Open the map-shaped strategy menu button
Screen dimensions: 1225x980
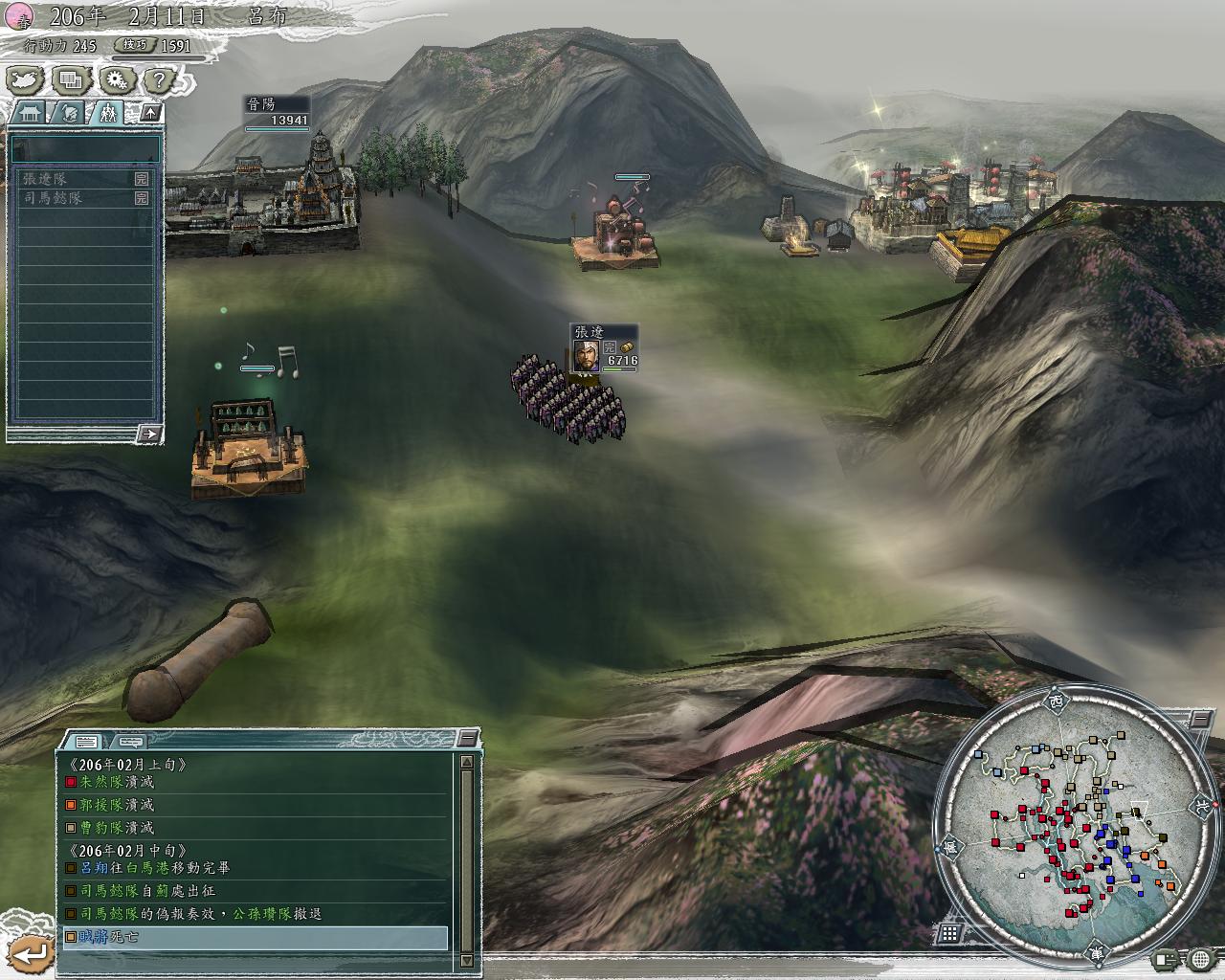24,79
